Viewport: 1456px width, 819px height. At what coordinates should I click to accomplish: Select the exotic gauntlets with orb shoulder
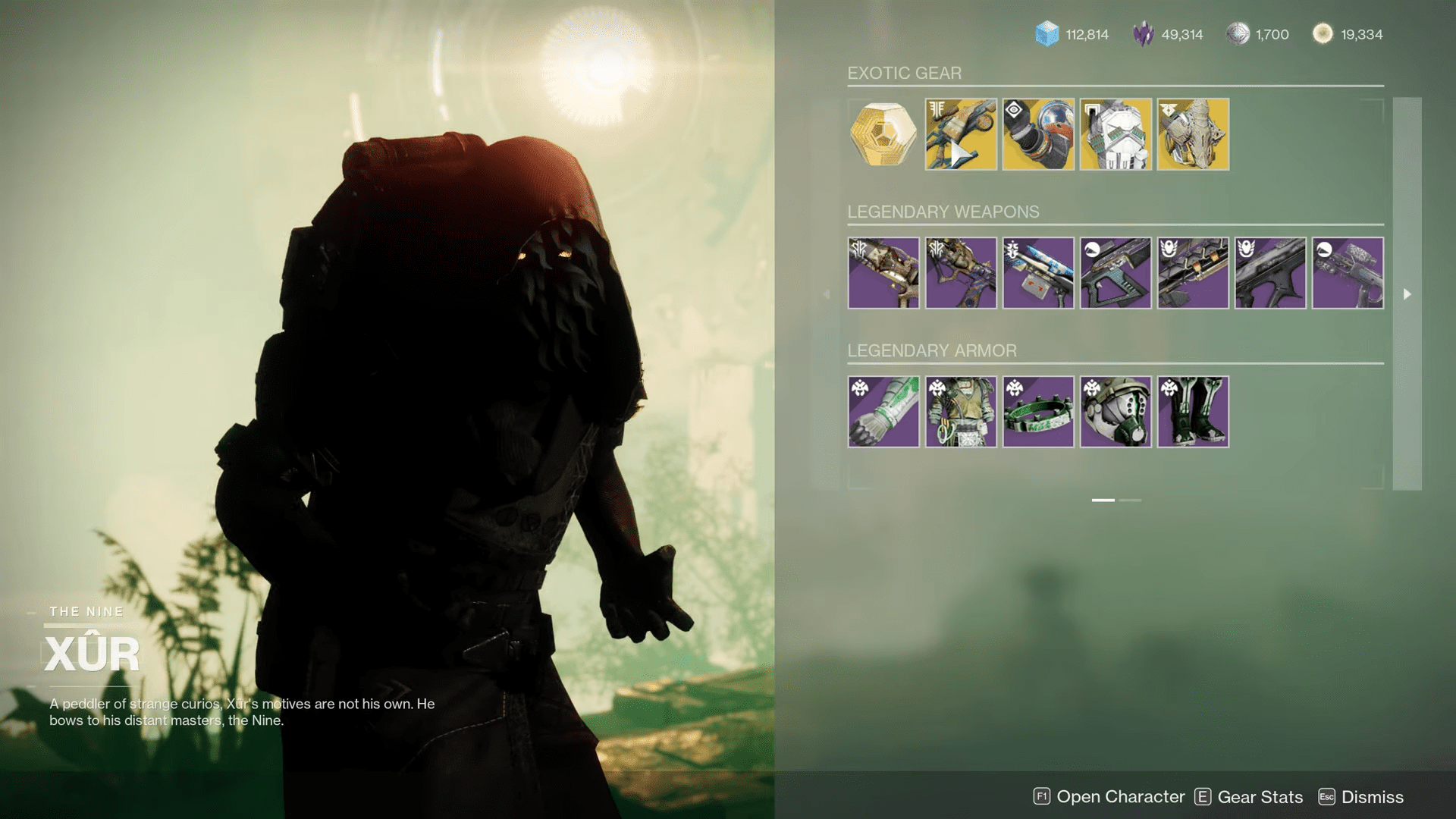click(x=1037, y=135)
